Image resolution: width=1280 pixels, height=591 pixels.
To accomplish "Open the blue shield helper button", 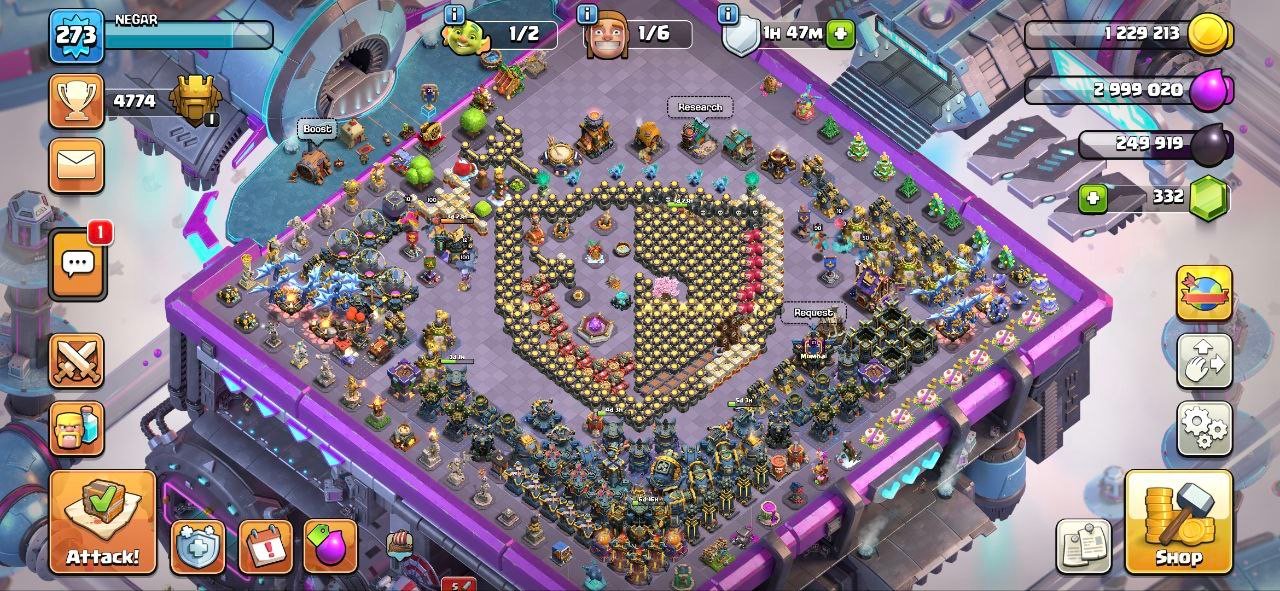I will 198,547.
